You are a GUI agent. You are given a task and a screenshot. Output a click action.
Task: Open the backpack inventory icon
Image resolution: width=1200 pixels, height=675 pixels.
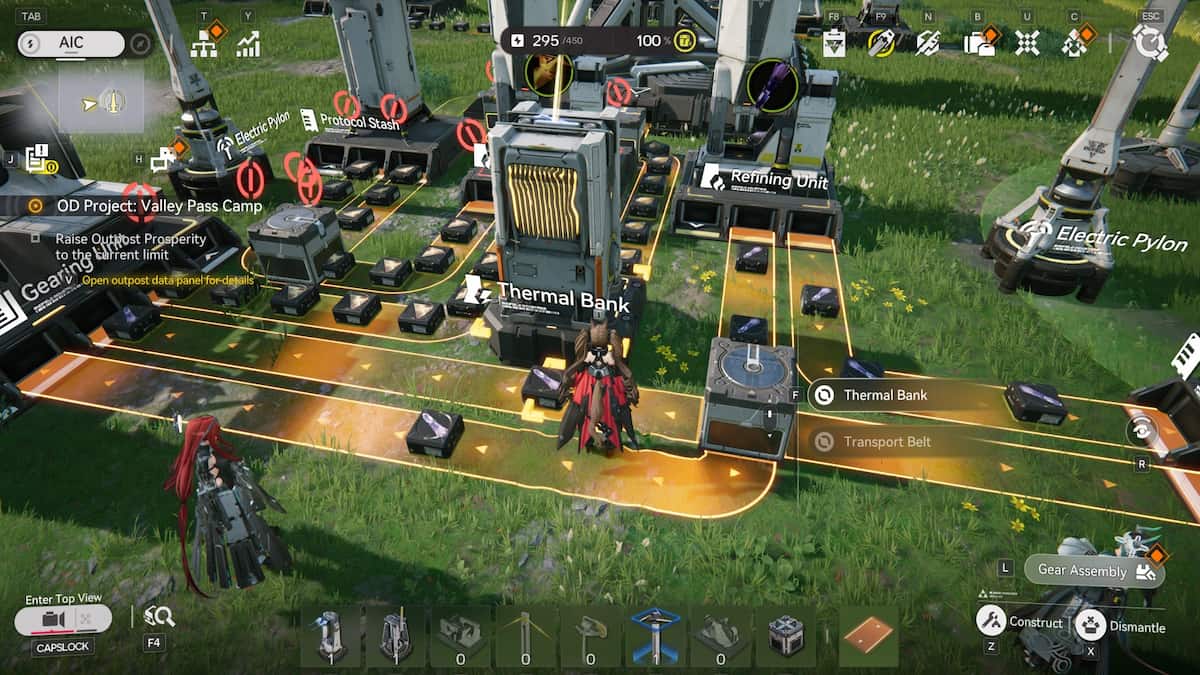(x=976, y=43)
